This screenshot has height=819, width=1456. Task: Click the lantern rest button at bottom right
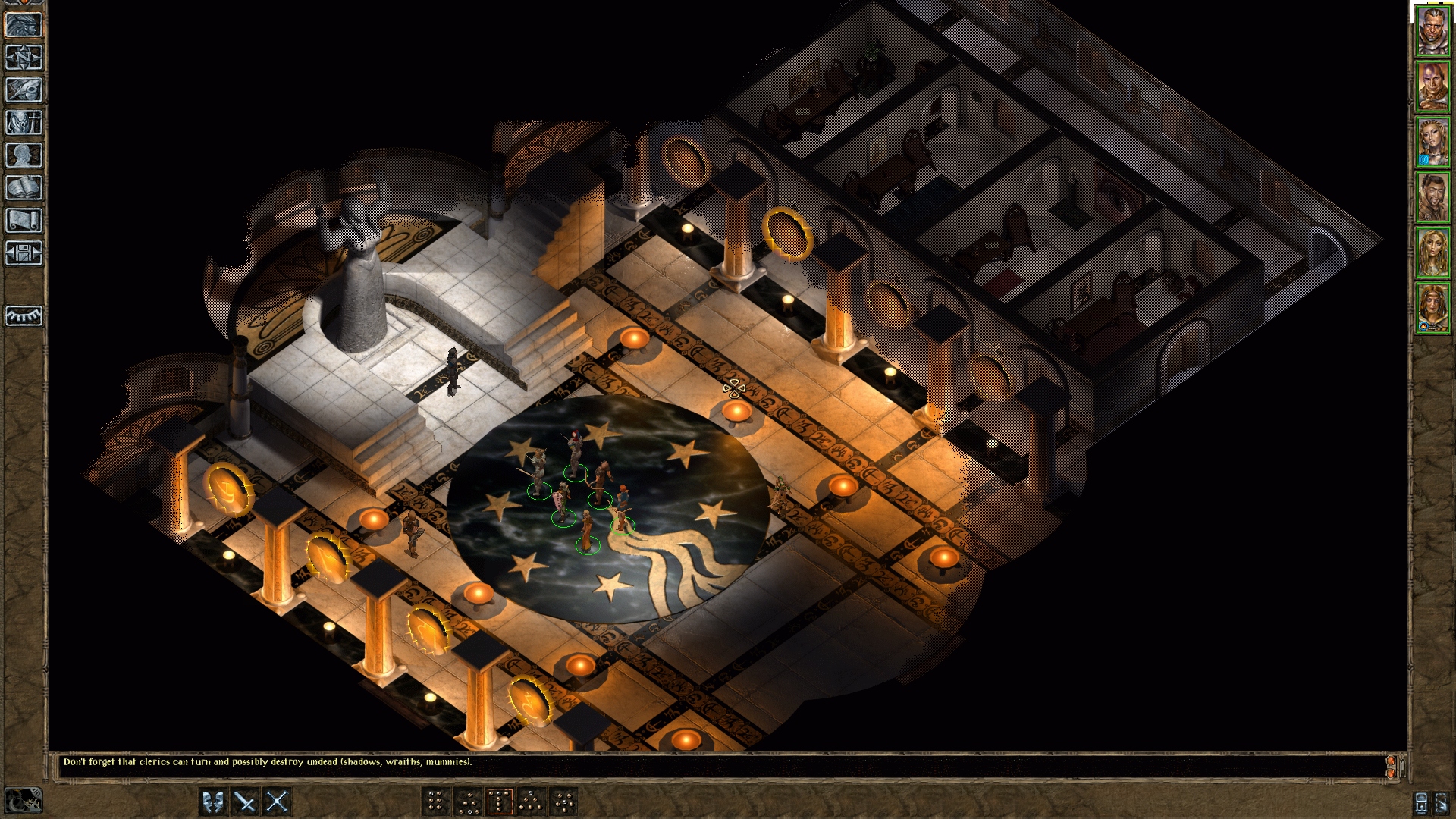(1421, 804)
